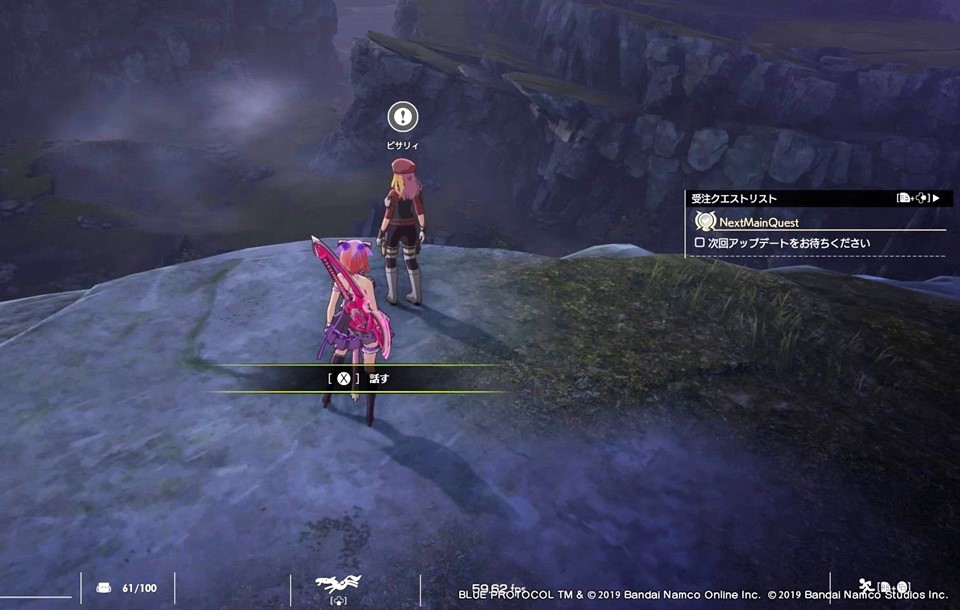The height and width of the screenshot is (610, 960).
Task: Select the NextMainQuest tracker entry
Action: [x=758, y=222]
